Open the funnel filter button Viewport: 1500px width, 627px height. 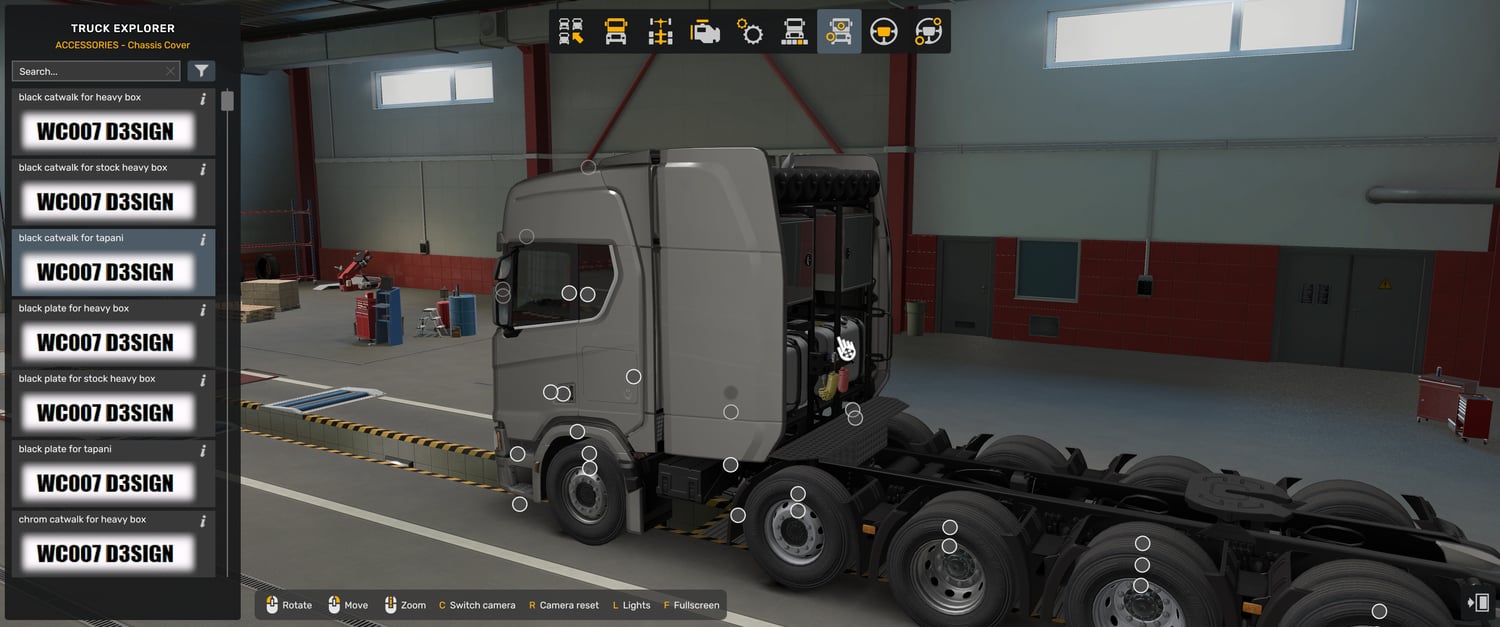tap(202, 71)
